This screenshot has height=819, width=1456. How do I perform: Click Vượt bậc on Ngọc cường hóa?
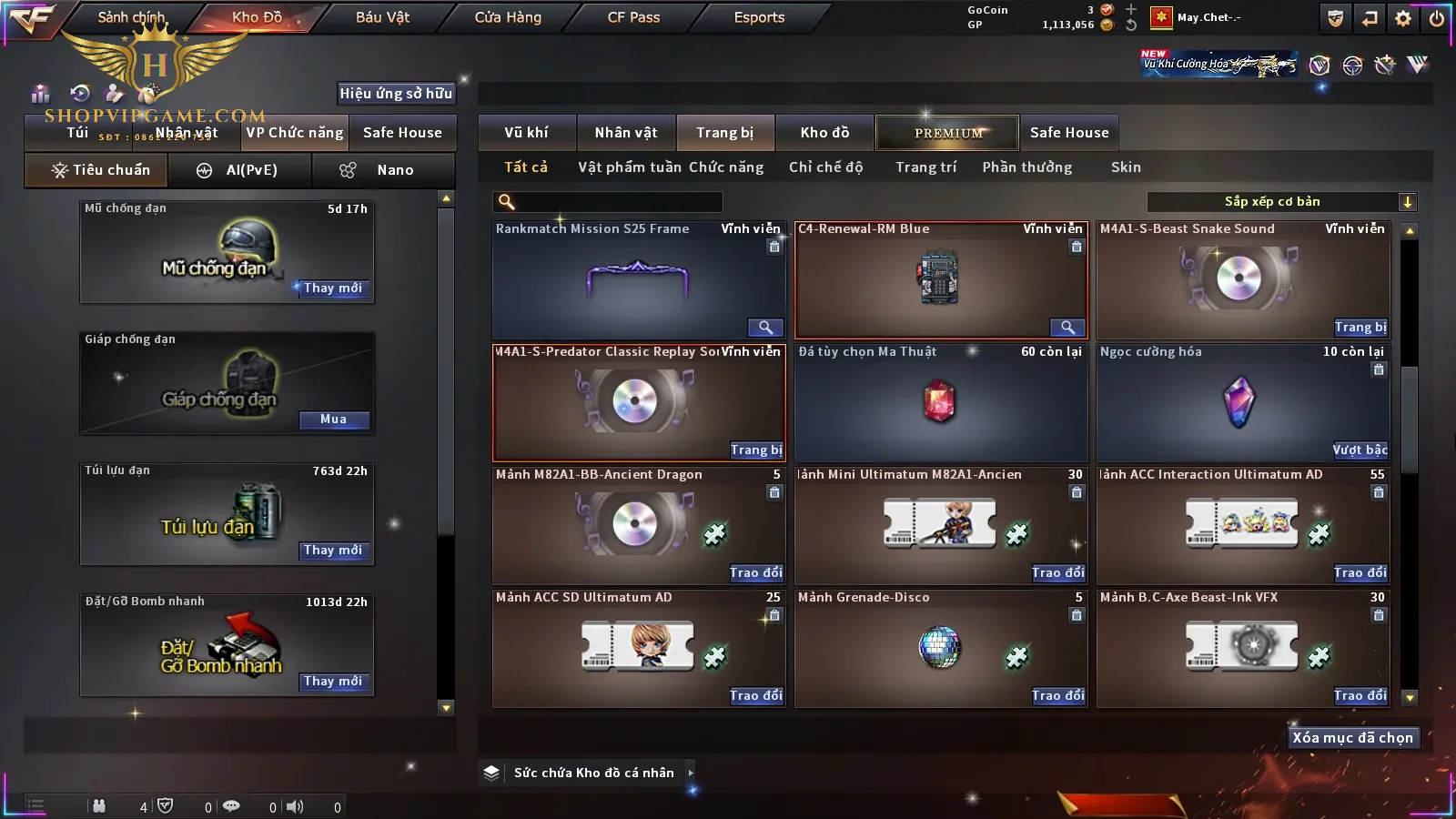point(1360,450)
